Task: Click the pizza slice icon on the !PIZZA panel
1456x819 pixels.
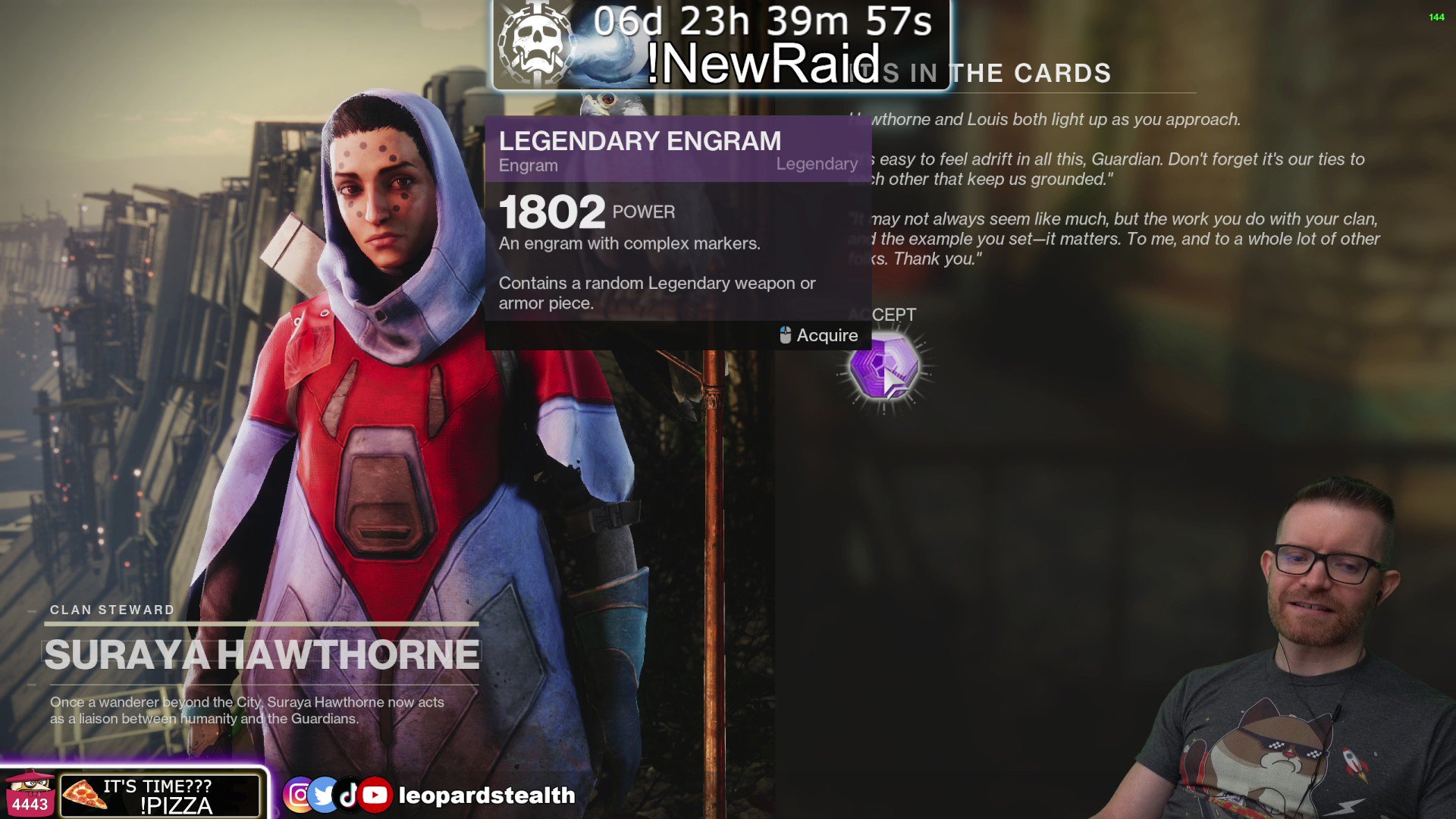Action: (x=86, y=795)
